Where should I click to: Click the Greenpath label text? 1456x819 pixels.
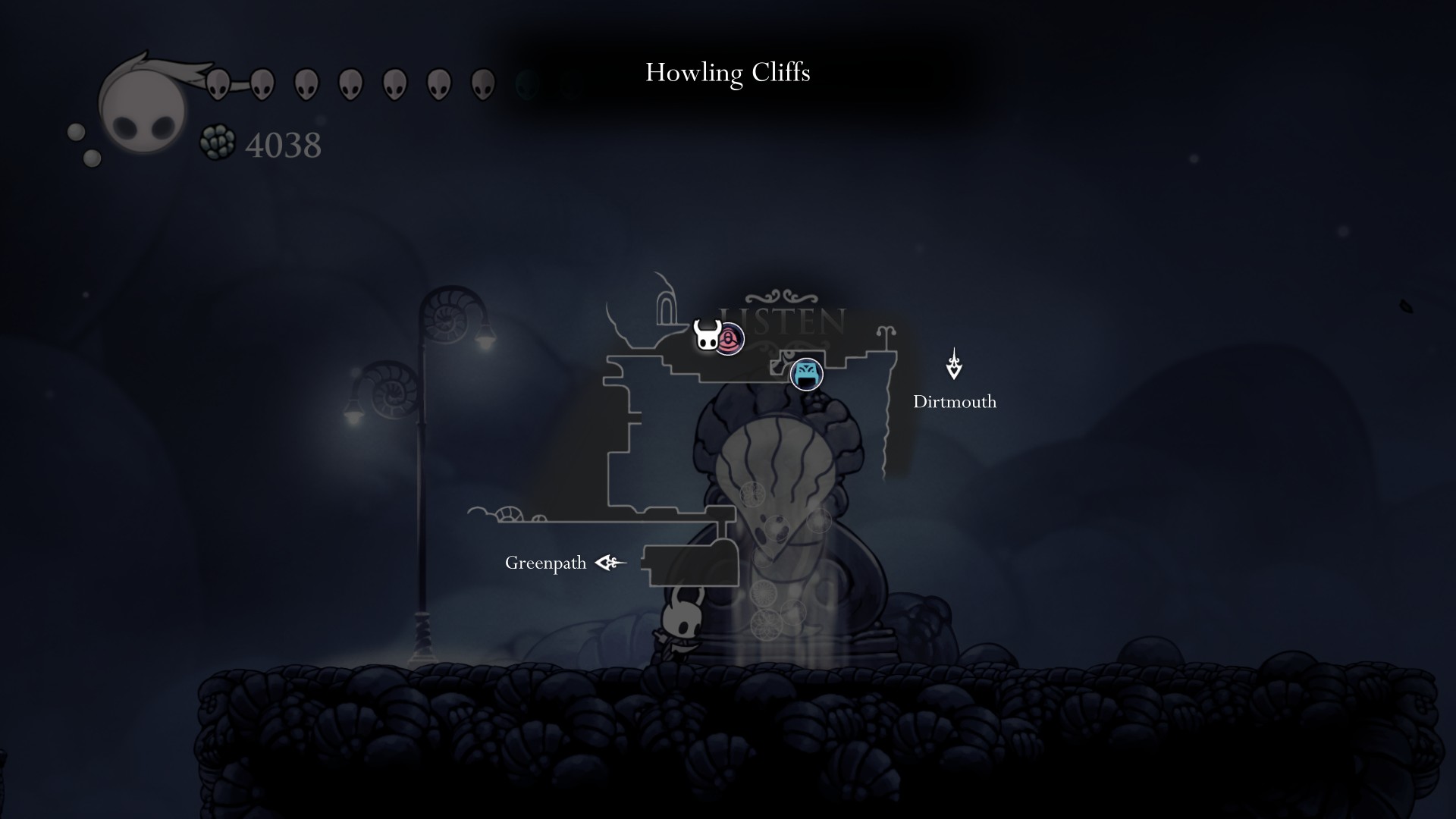(x=545, y=563)
